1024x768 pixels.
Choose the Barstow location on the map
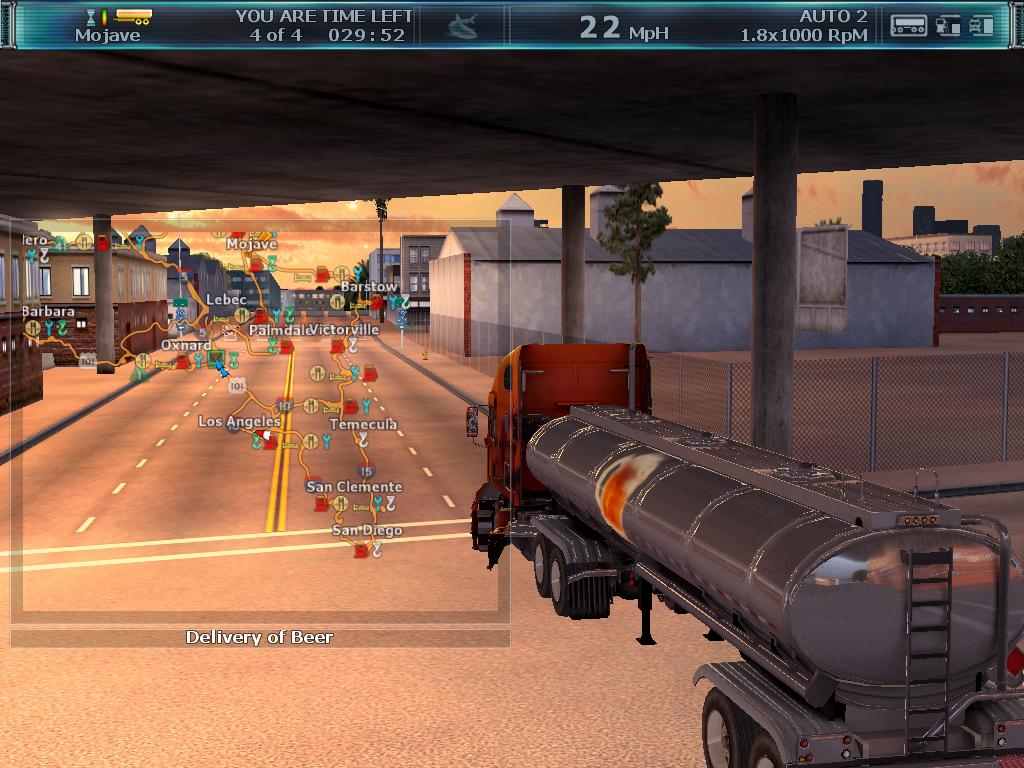pos(368,287)
